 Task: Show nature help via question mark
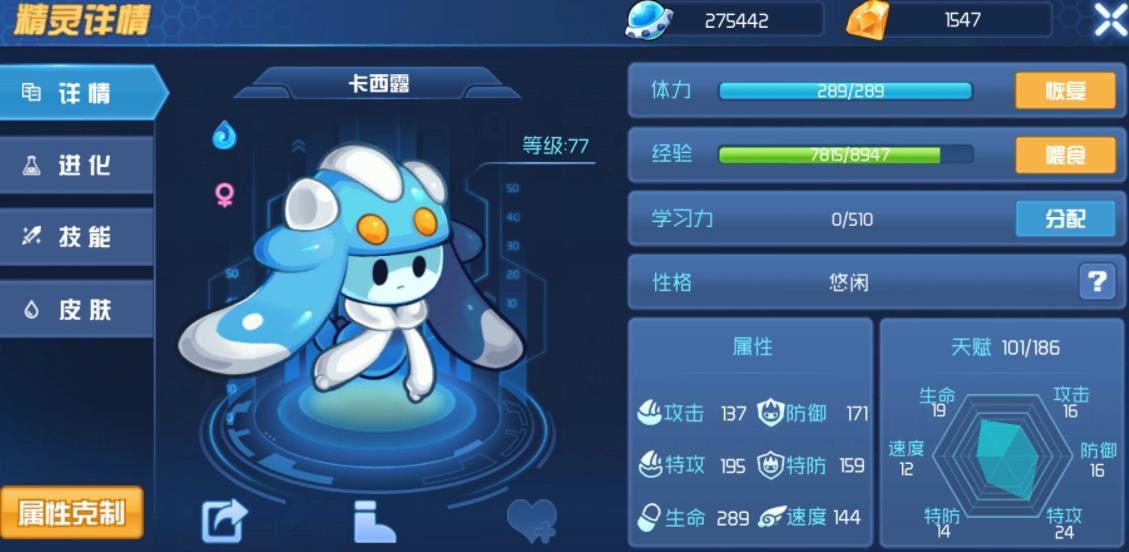[1096, 282]
